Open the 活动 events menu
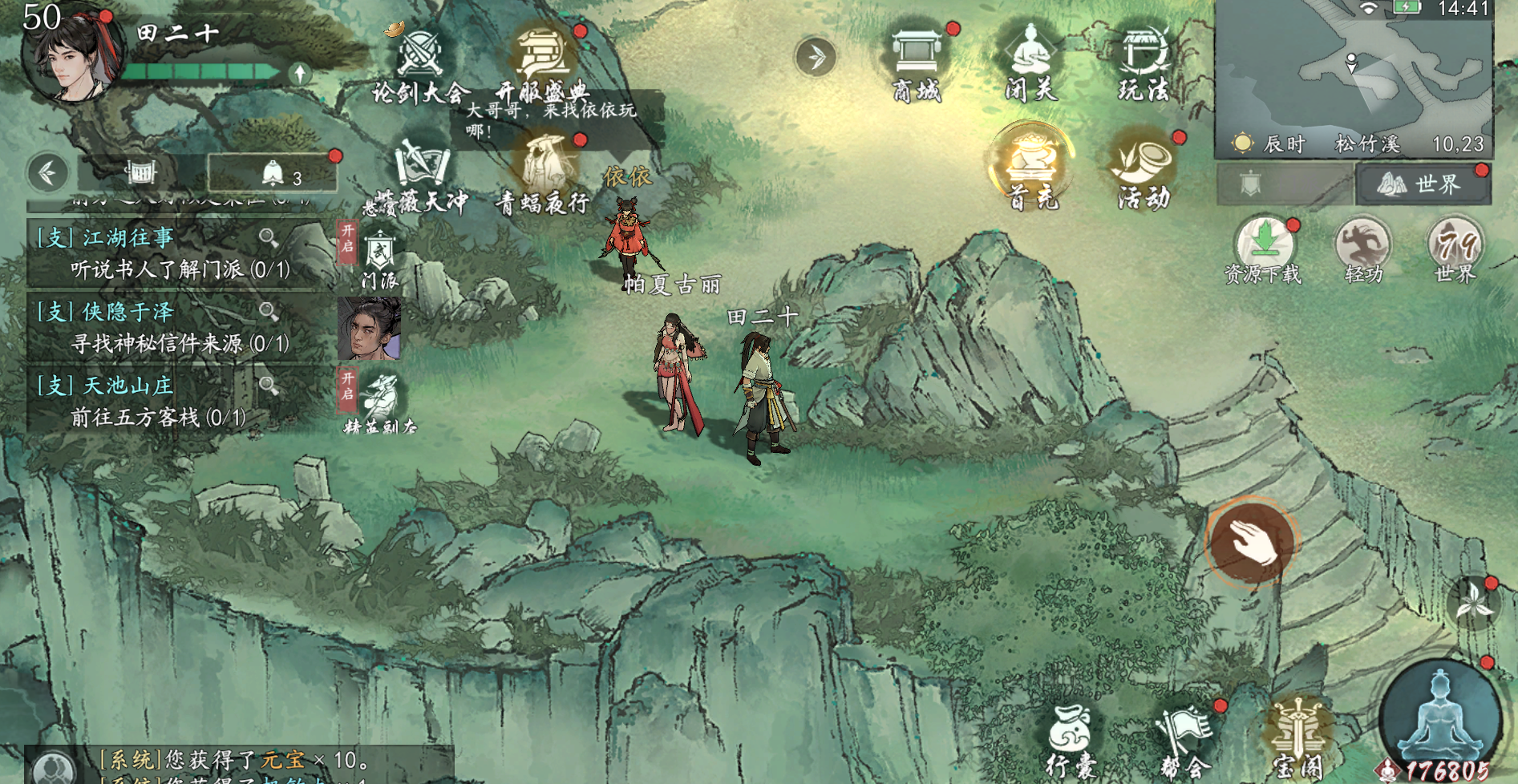Viewport: 1518px width, 784px height. (1144, 168)
